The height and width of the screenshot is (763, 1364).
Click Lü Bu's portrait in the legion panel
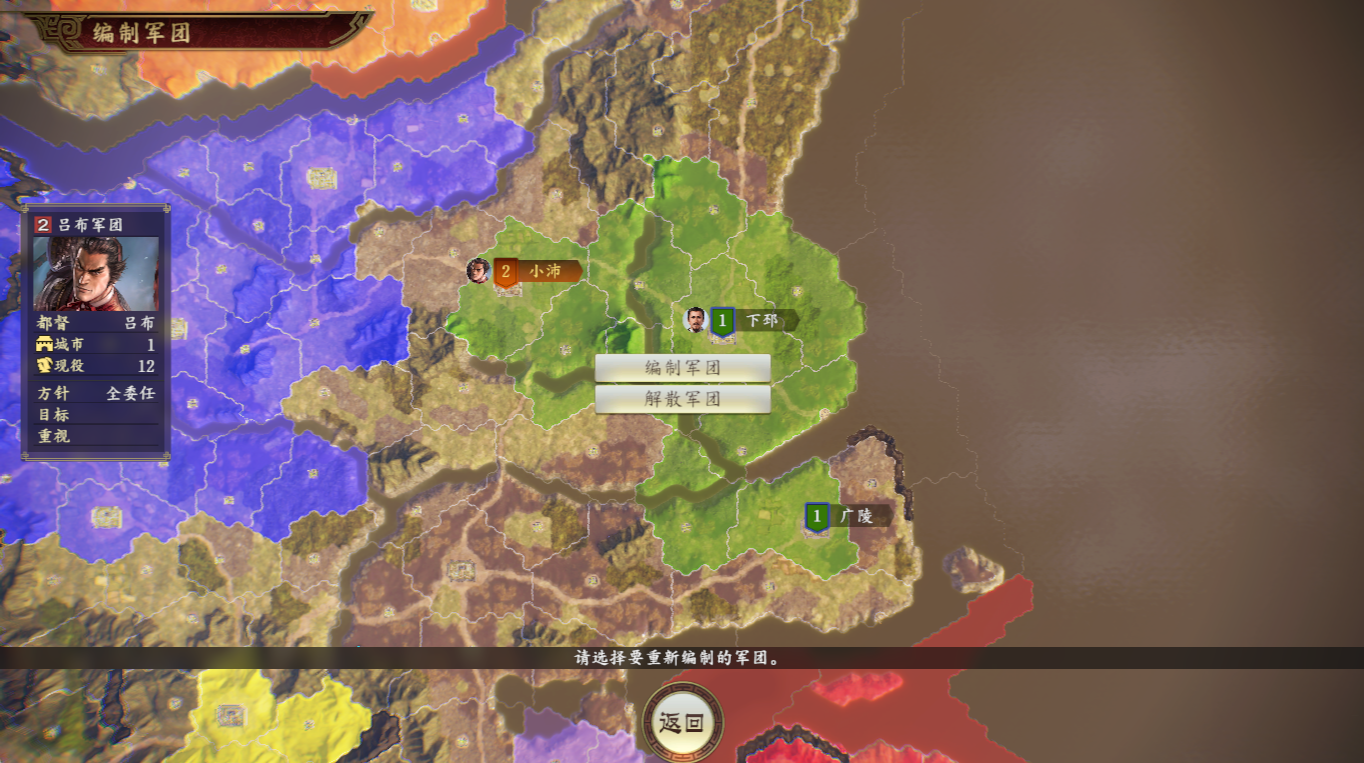click(97, 270)
